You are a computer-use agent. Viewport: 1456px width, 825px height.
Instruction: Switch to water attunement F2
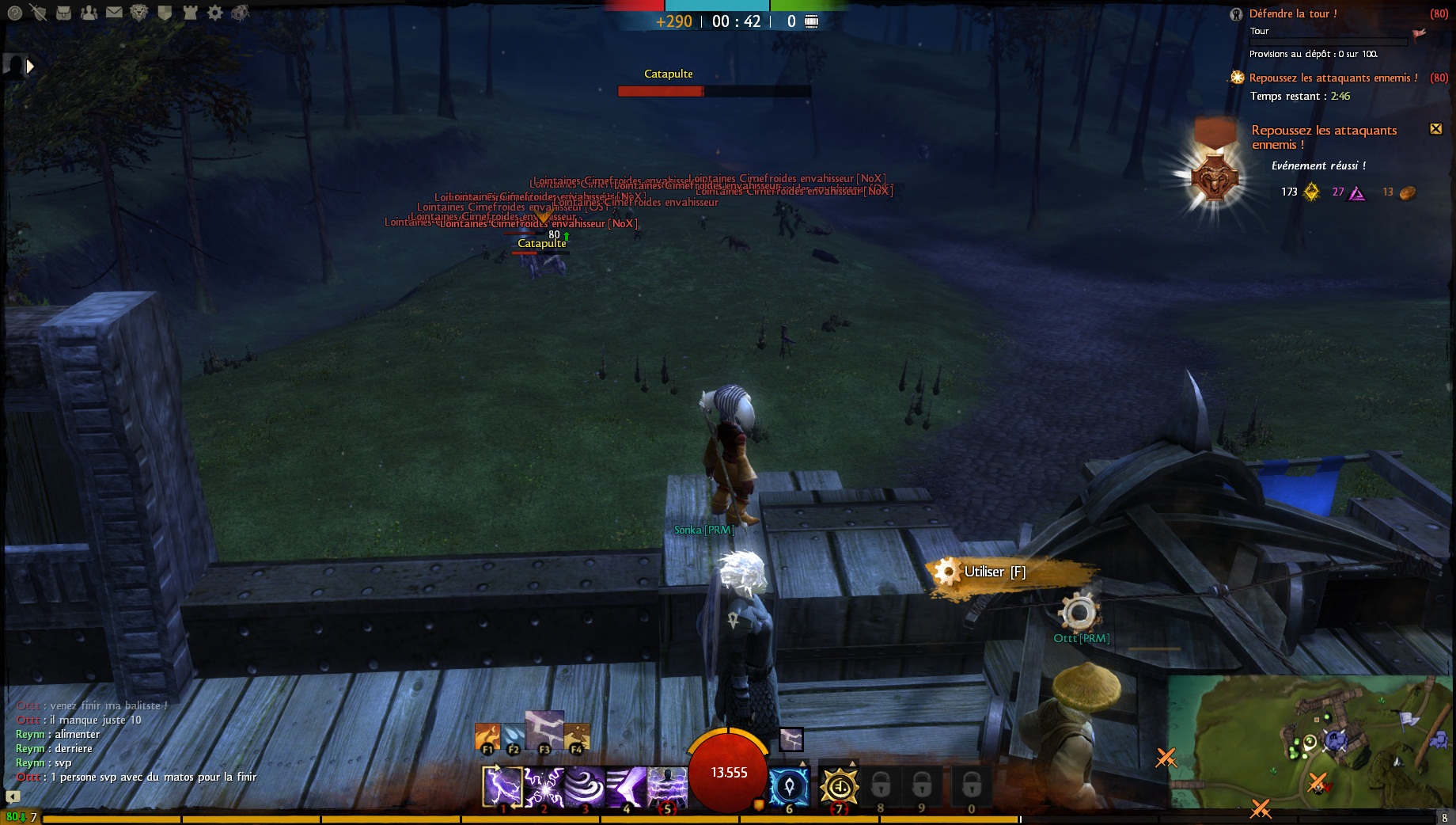(513, 737)
